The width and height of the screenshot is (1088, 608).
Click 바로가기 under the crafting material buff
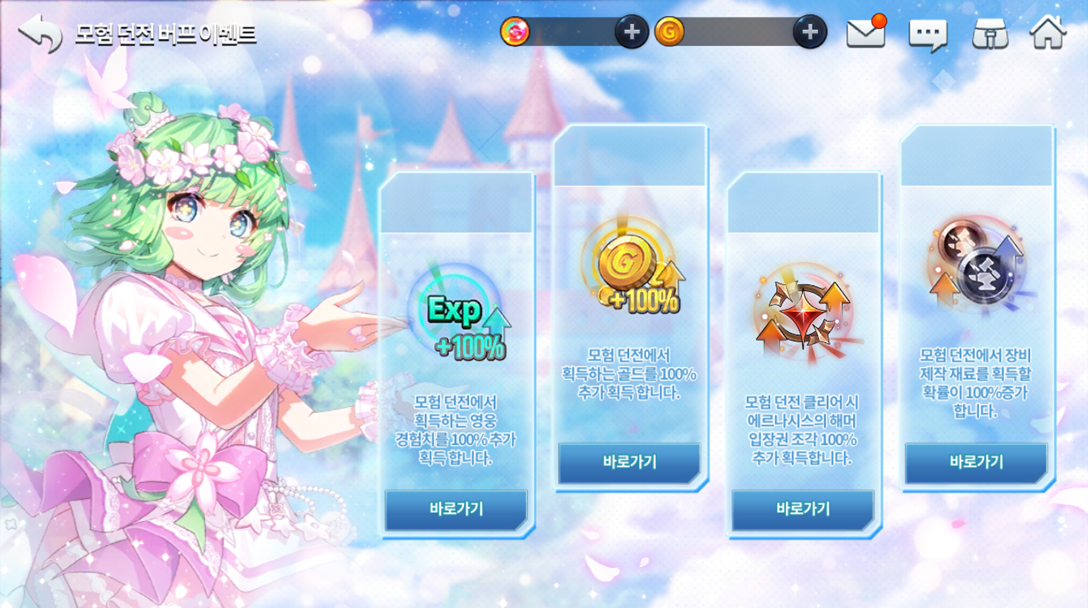click(976, 463)
